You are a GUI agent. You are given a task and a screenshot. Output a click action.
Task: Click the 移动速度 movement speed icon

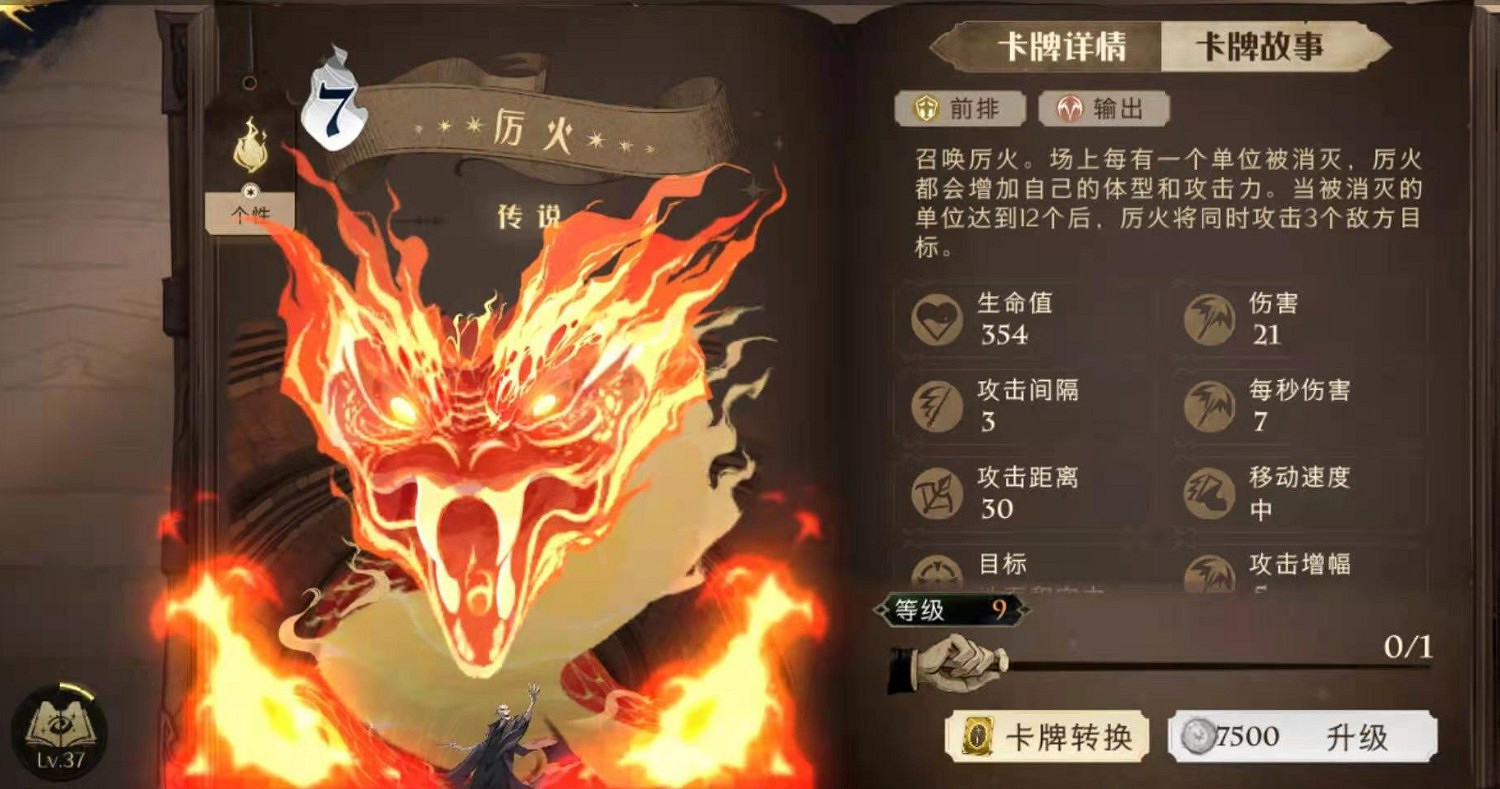pos(1210,493)
